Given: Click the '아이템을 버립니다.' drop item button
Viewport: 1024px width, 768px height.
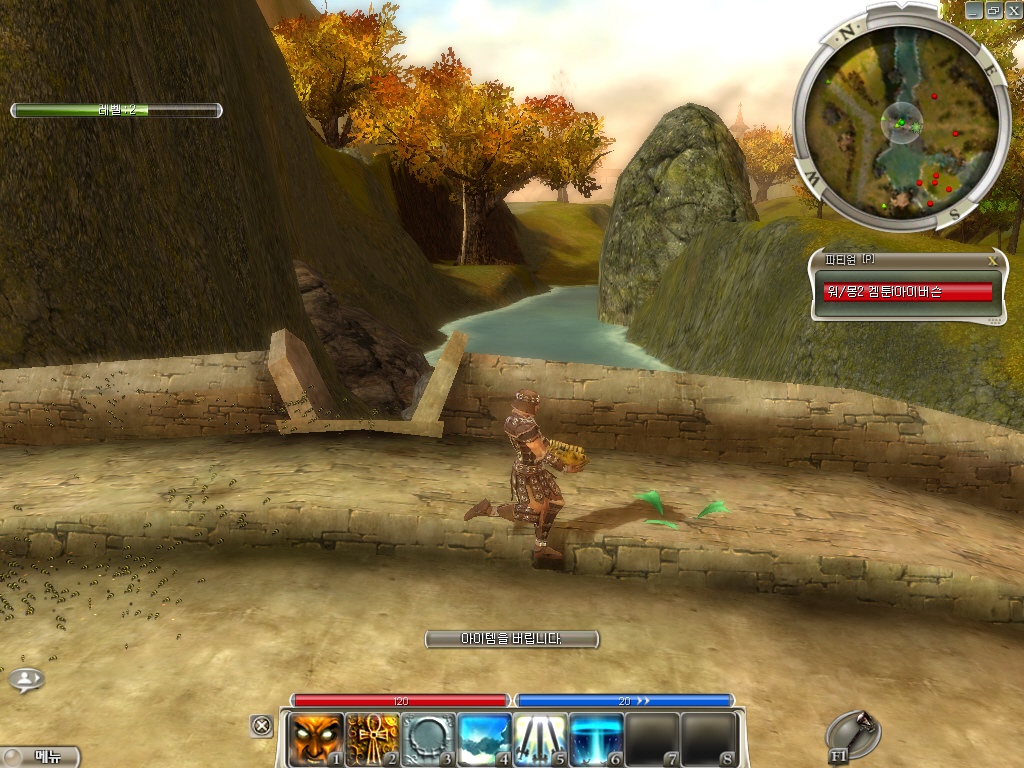Looking at the screenshot, I should point(511,638).
